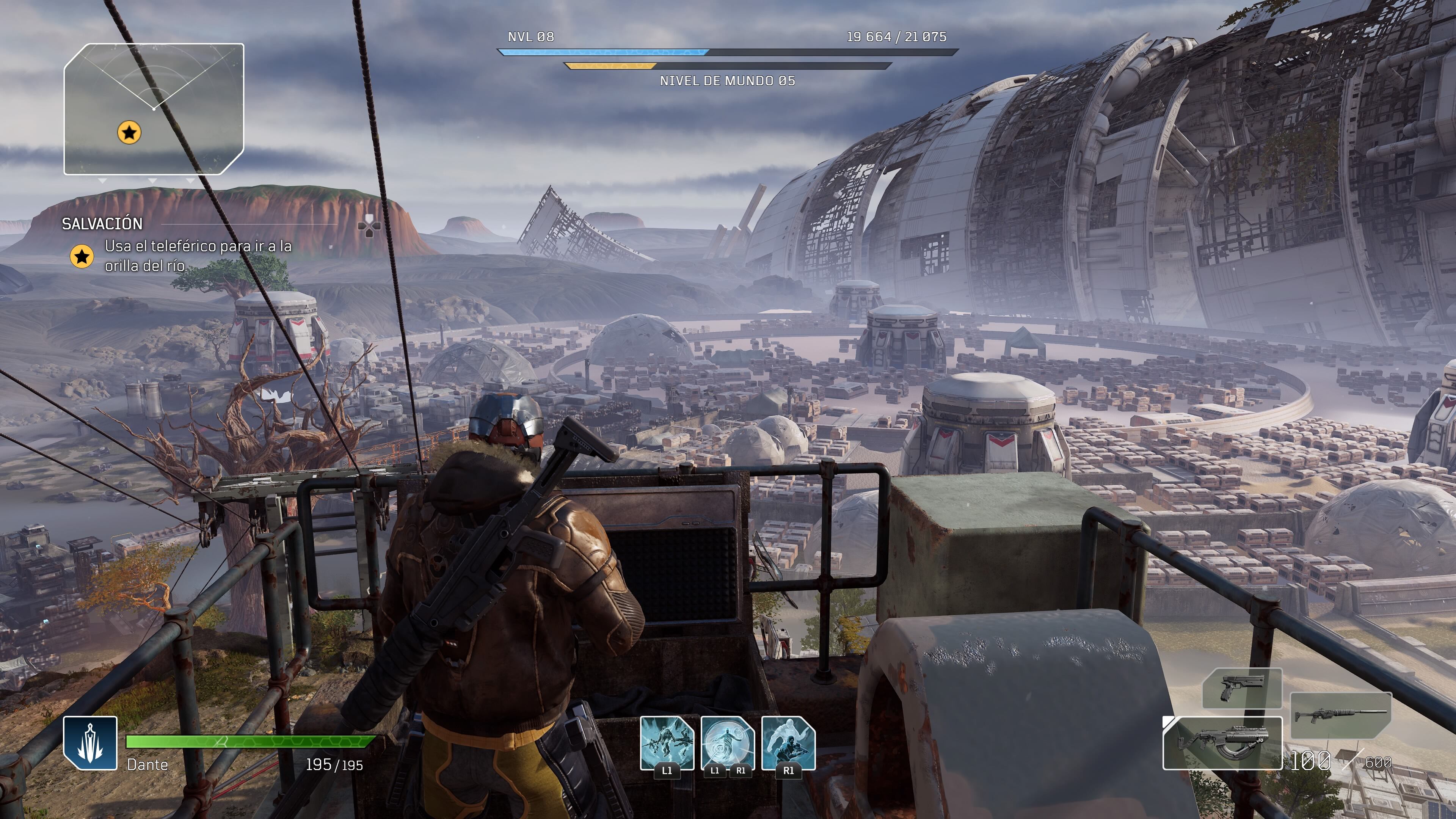
Task: Trigger the glowing figure in sphere ability
Action: (x=728, y=743)
